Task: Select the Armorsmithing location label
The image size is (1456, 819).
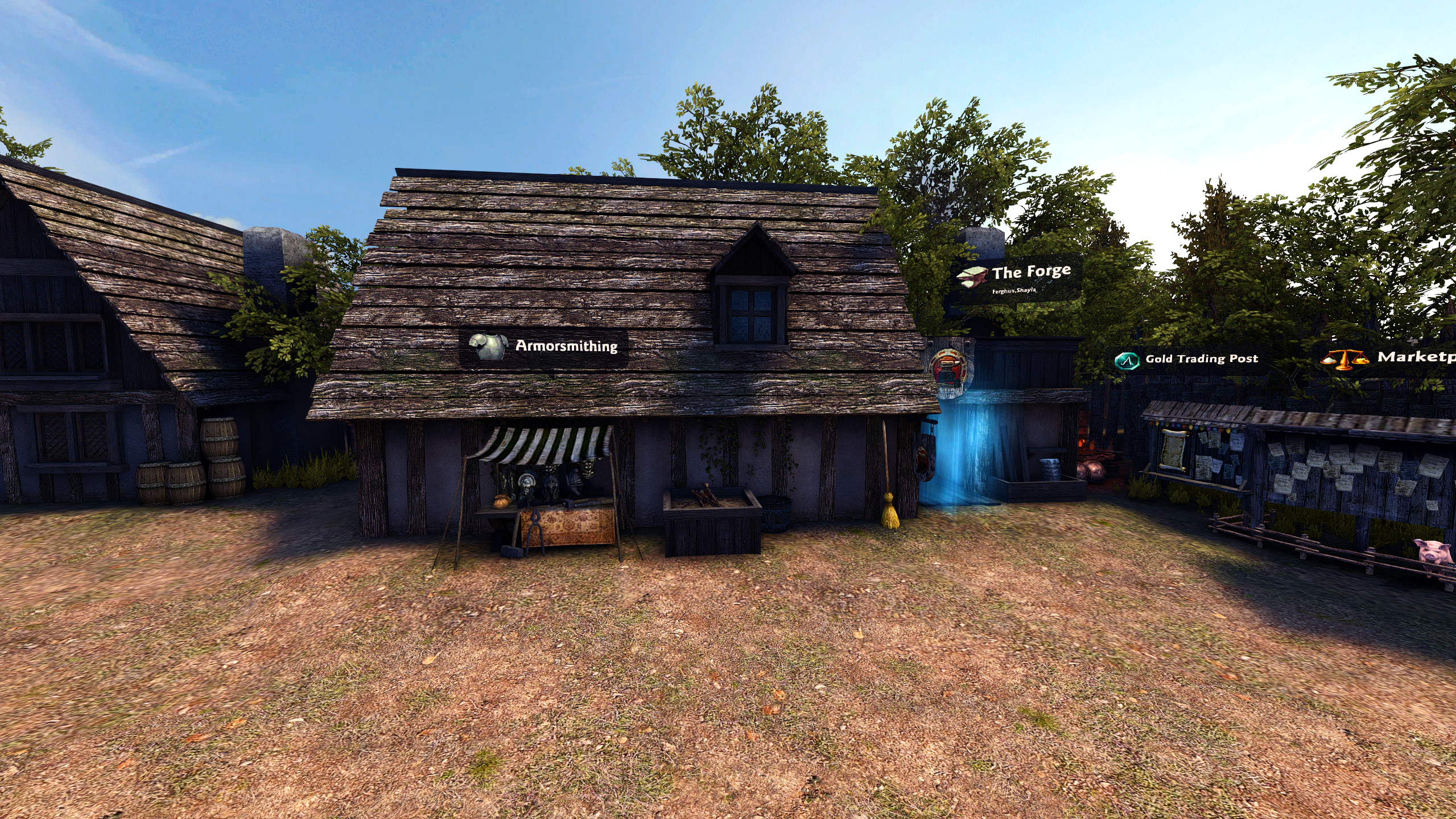Action: pyautogui.click(x=544, y=346)
